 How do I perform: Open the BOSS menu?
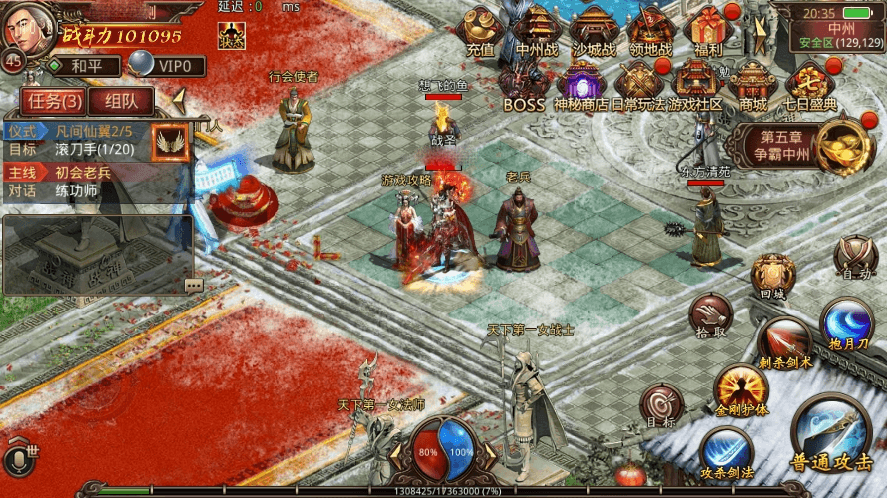pos(523,85)
